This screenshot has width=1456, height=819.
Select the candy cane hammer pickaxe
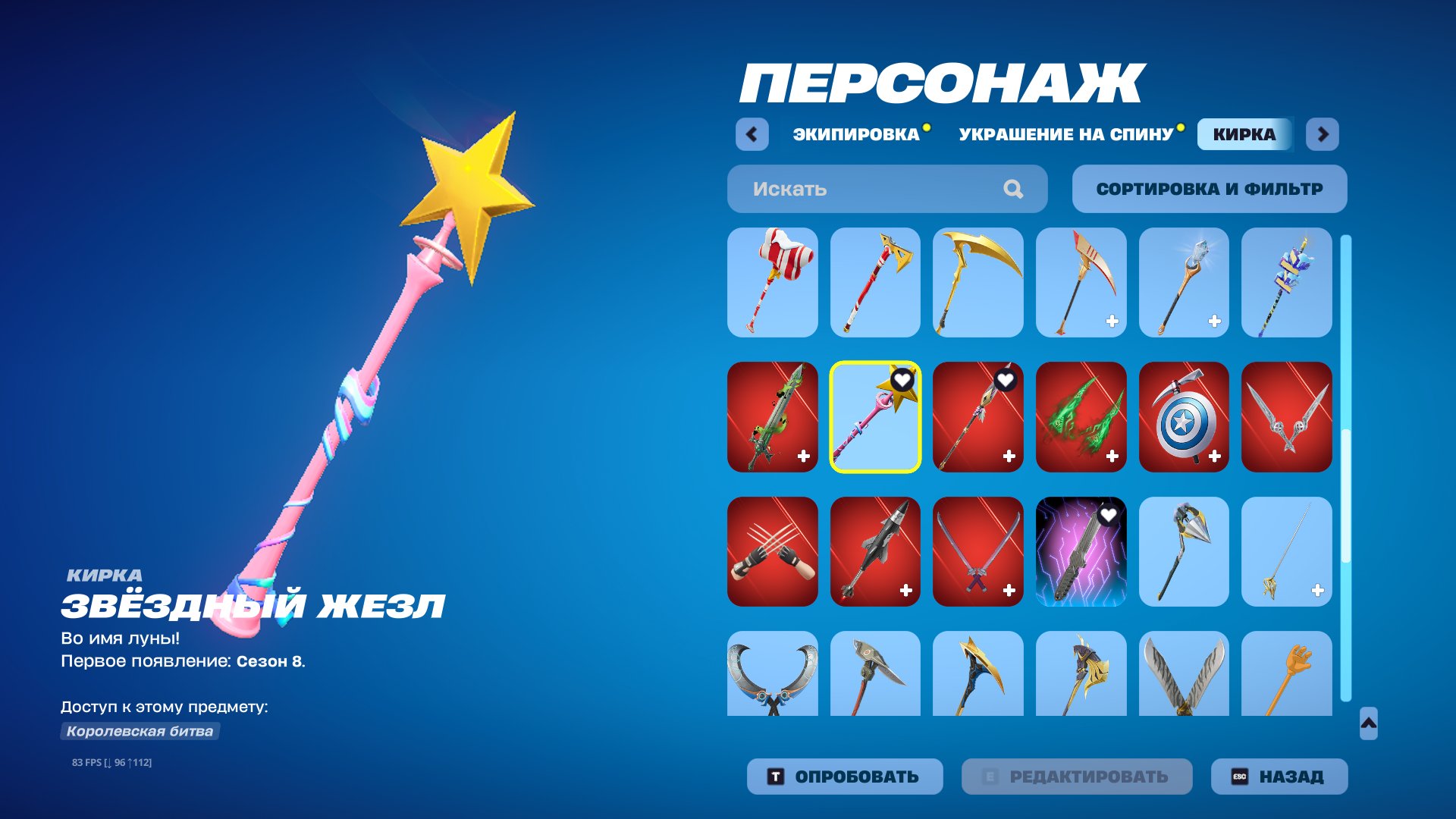772,283
